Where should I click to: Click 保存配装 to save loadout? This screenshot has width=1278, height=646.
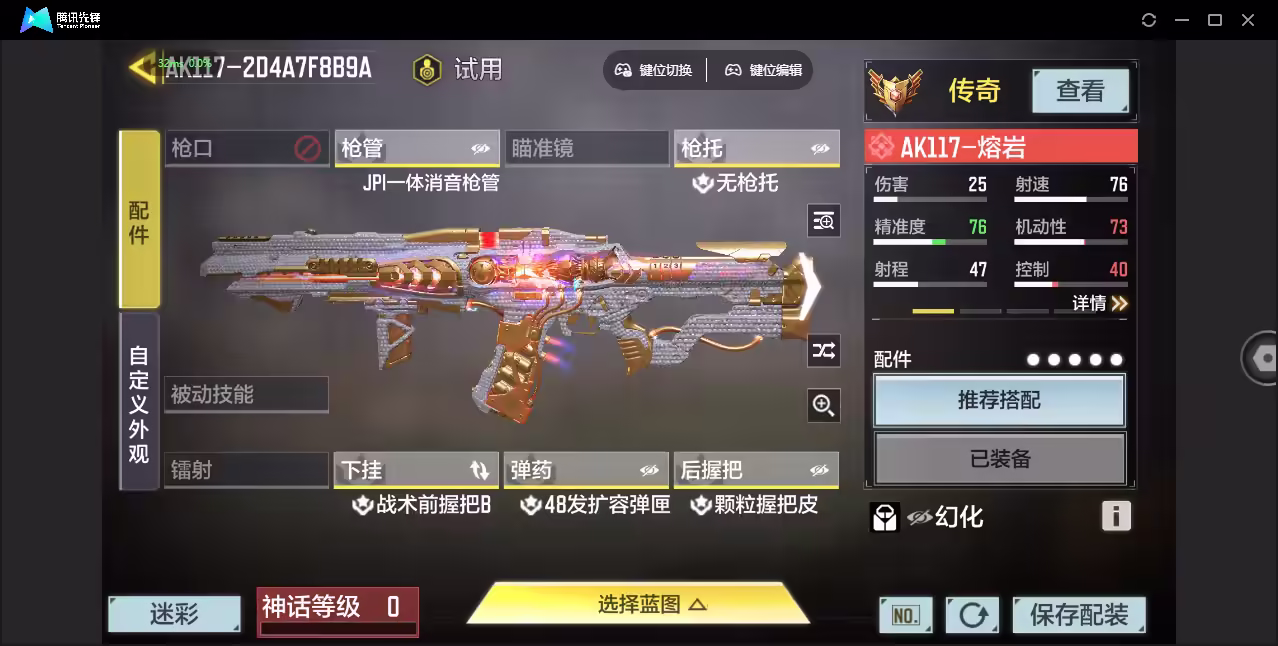1078,614
